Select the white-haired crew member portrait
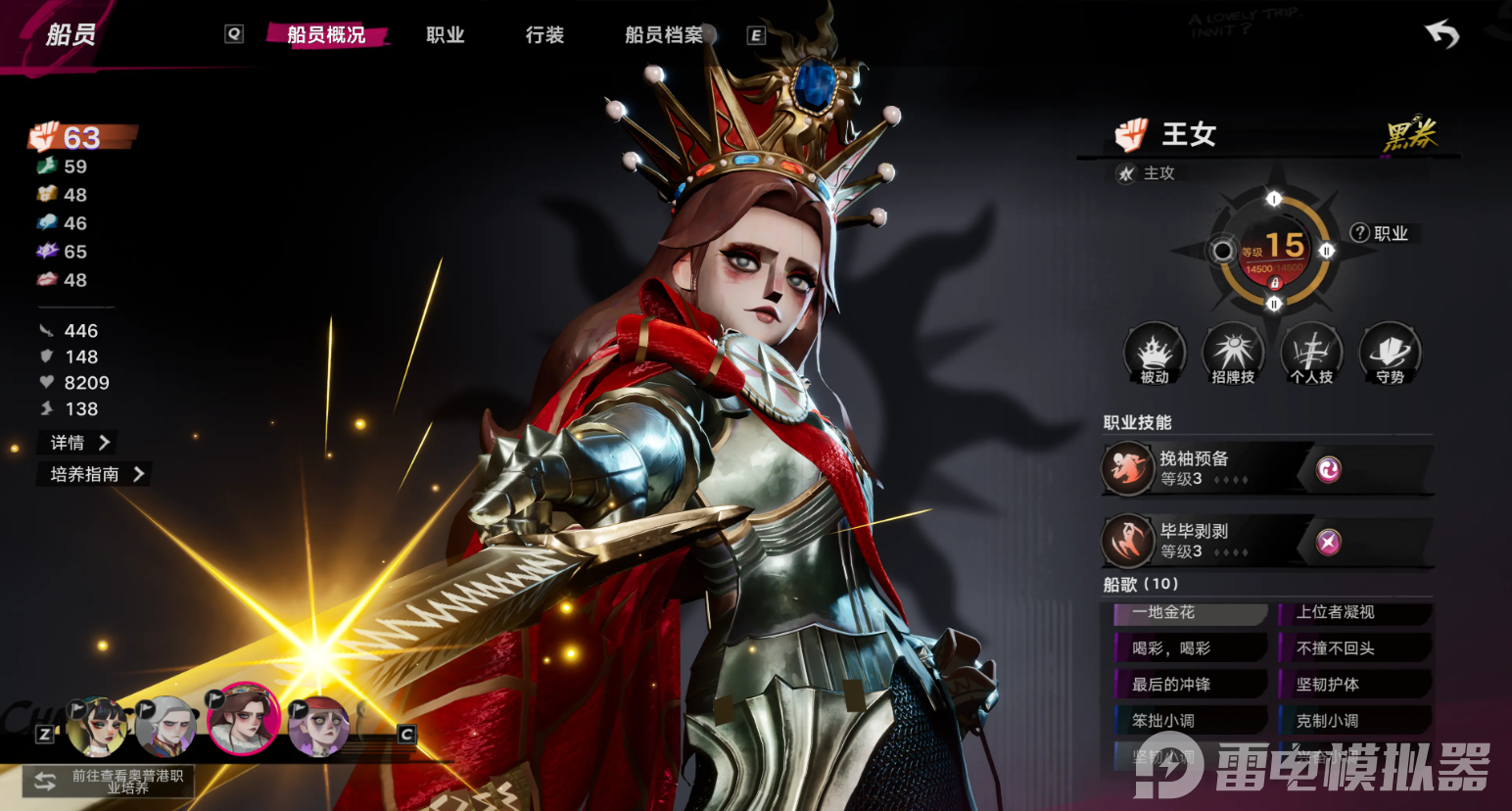 click(x=165, y=726)
